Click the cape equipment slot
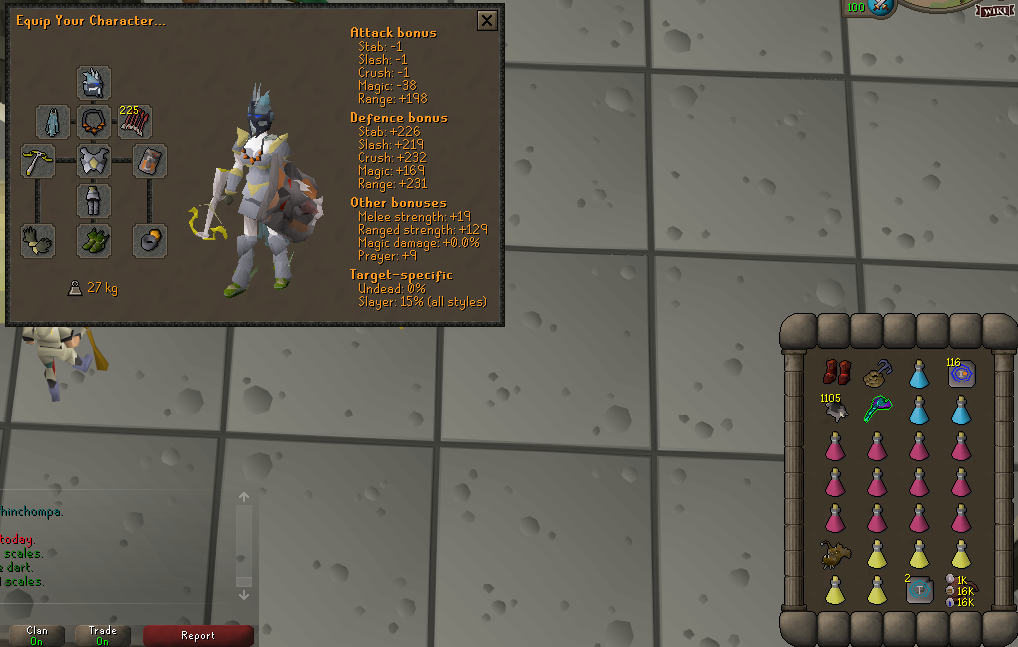The width and height of the screenshot is (1018, 647). coord(53,122)
